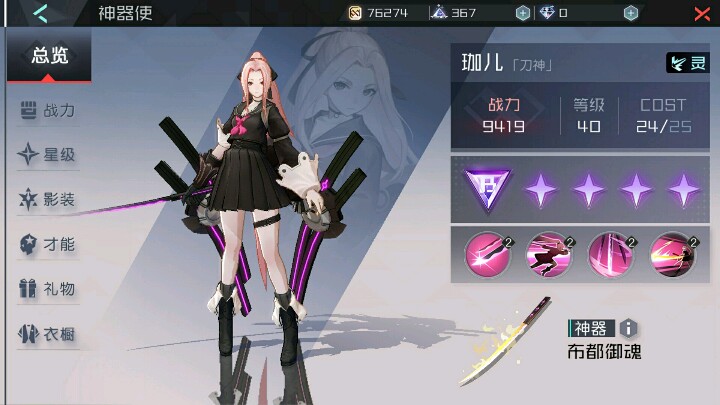Viewport: 720px width, 405px height.
Task: Add more of the 367 triangle currency
Action: click(x=522, y=13)
